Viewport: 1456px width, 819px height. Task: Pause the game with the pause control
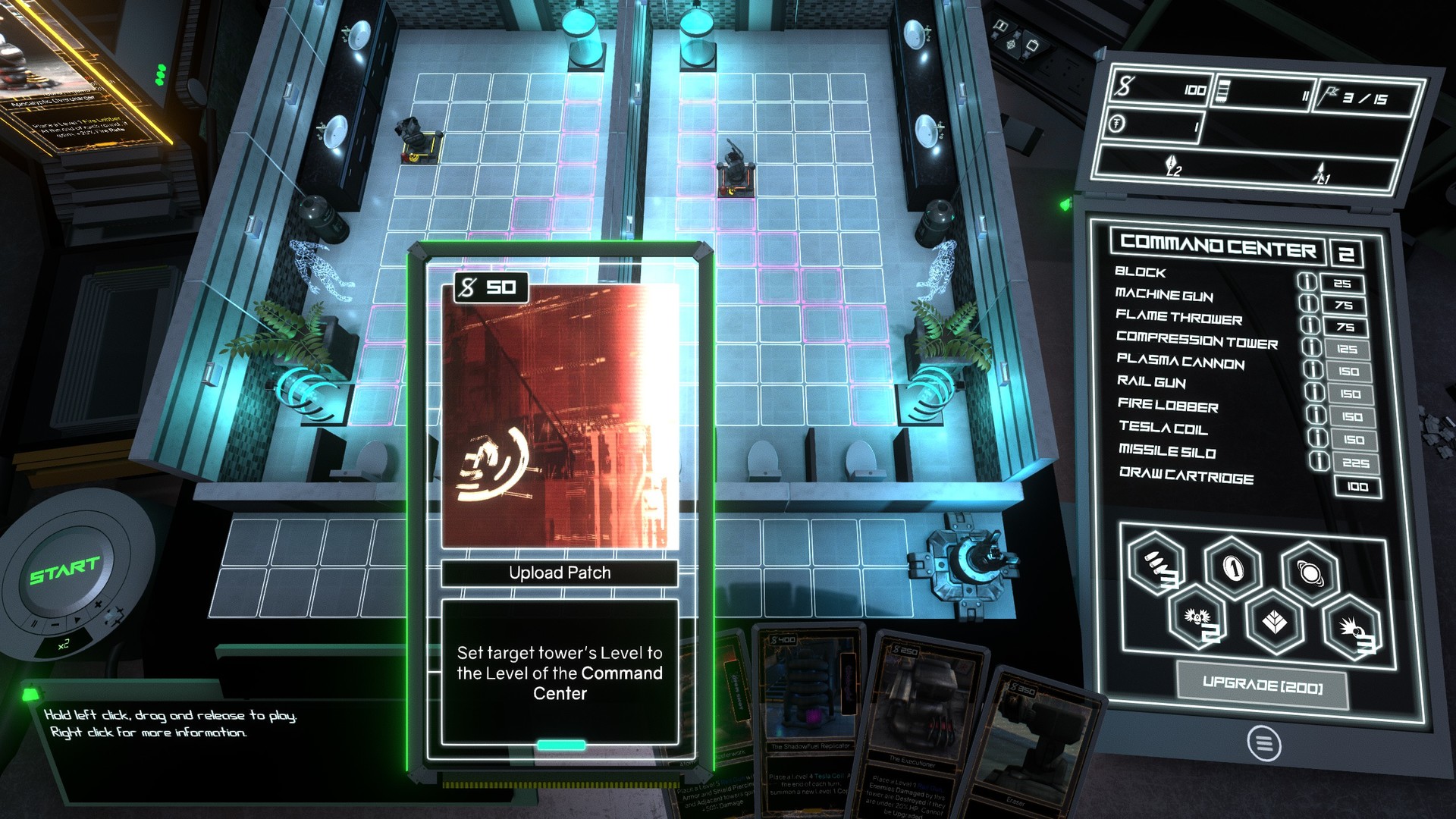(x=34, y=624)
